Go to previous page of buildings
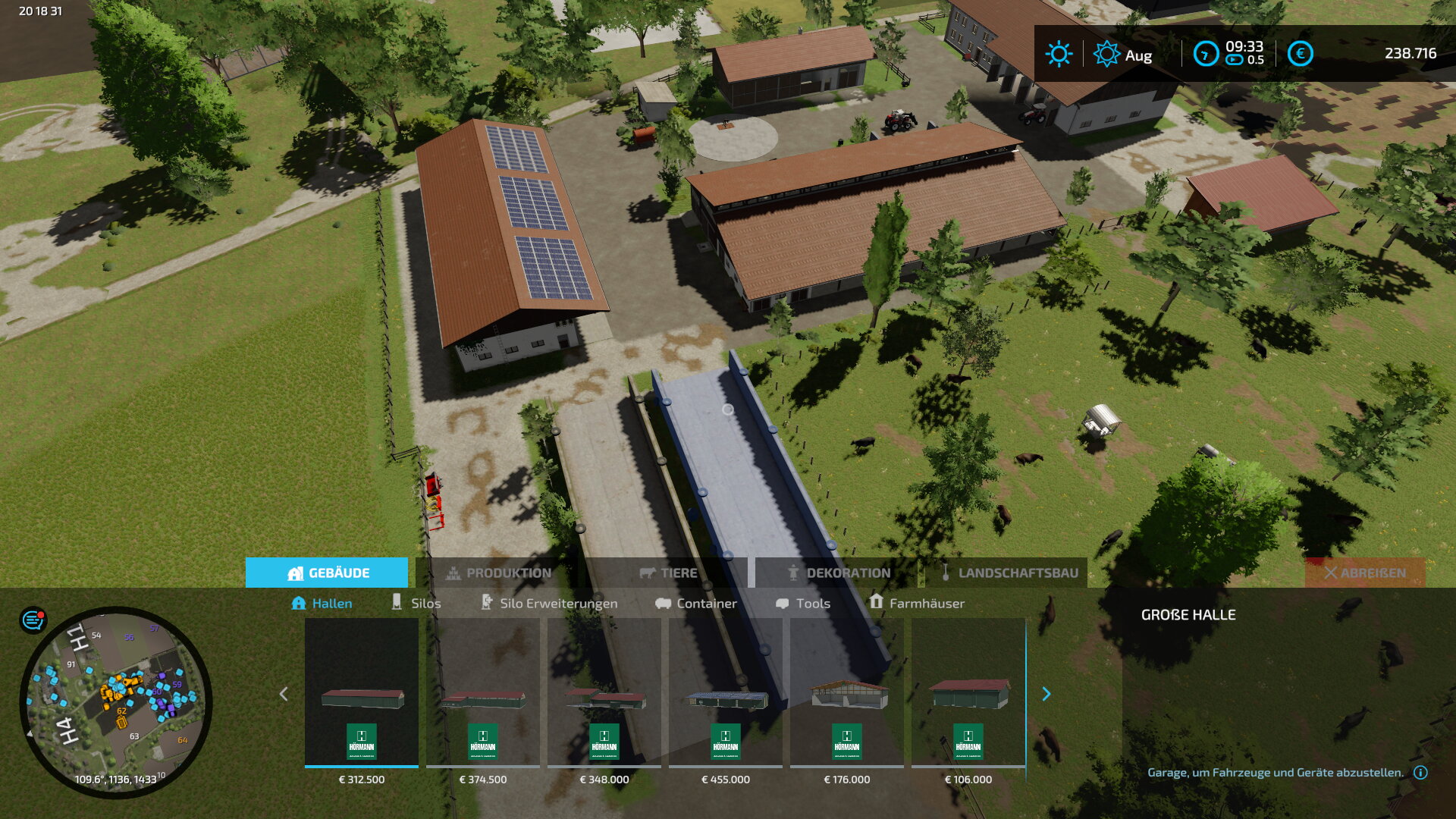The image size is (1456, 819). pos(284,694)
